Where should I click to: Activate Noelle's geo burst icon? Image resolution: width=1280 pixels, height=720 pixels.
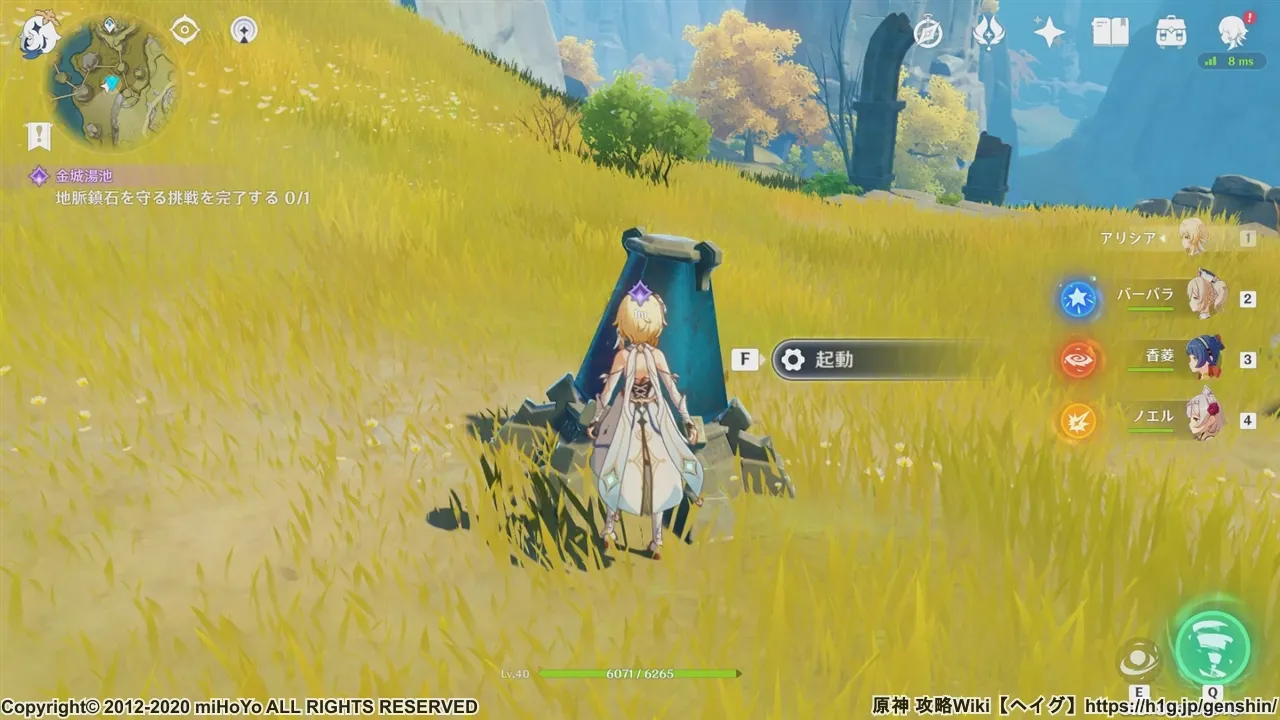pos(1078,421)
